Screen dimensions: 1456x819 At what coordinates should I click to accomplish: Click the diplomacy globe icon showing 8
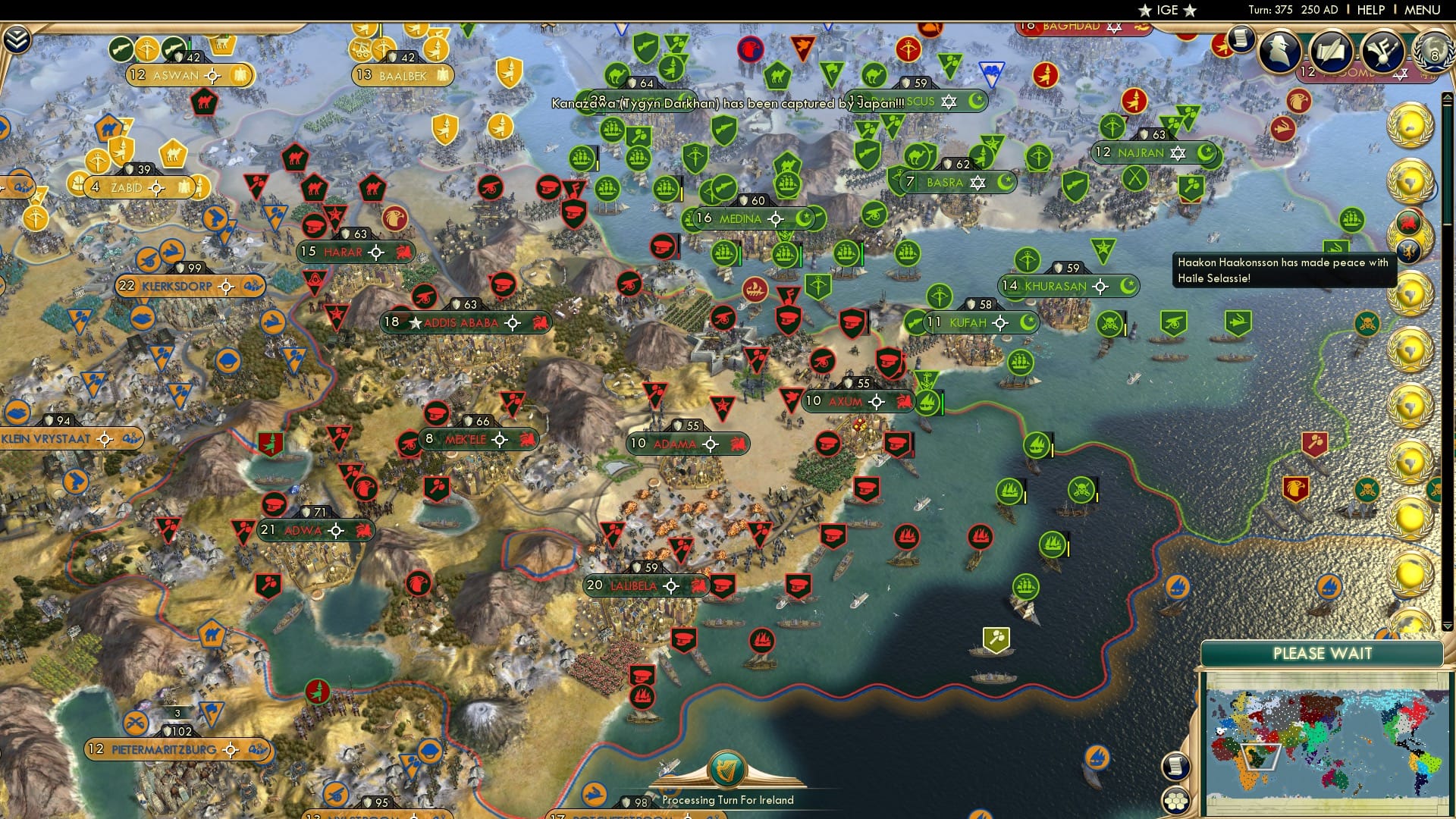(x=1432, y=55)
